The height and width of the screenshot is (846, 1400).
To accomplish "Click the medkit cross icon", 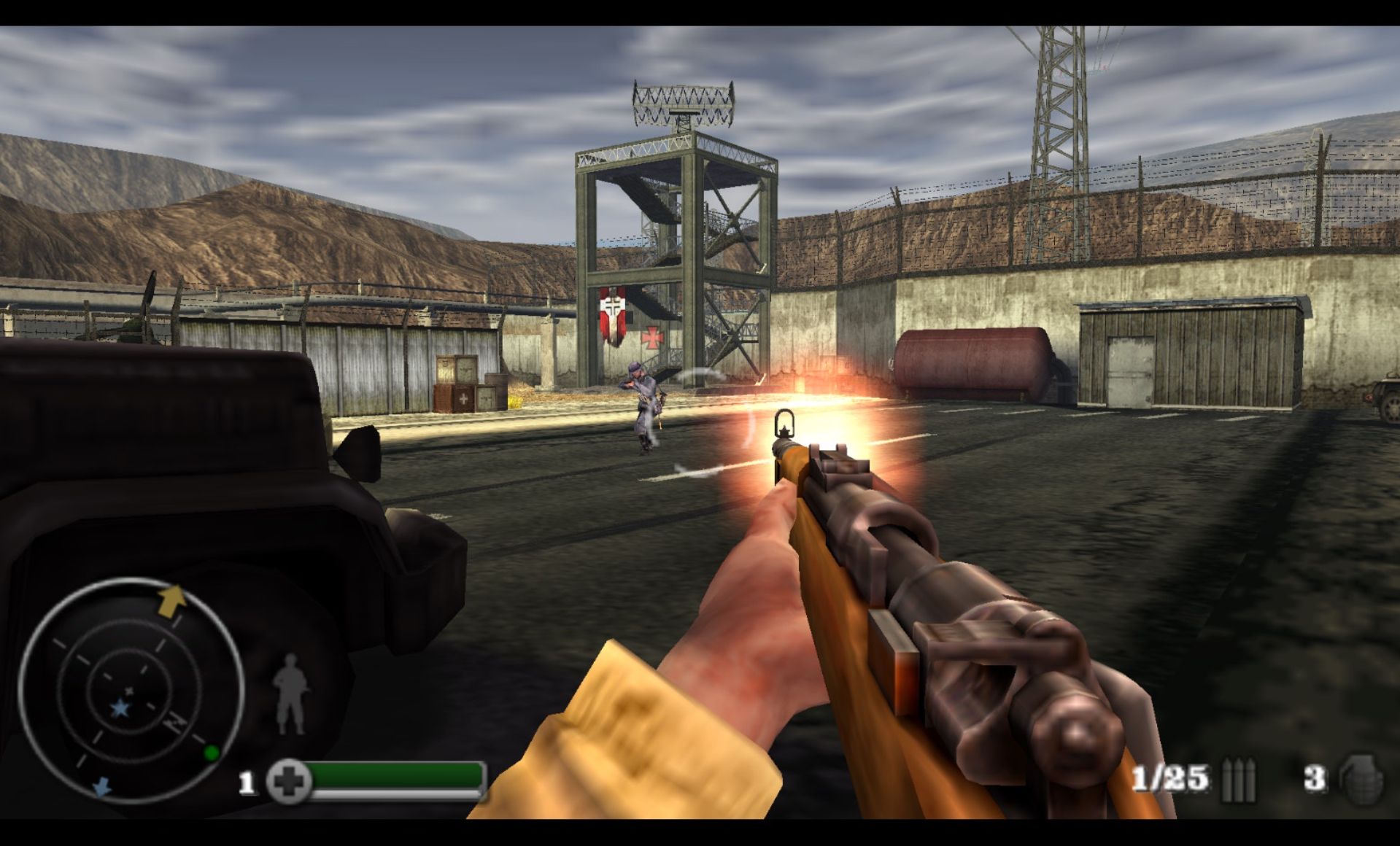I will pos(289,781).
